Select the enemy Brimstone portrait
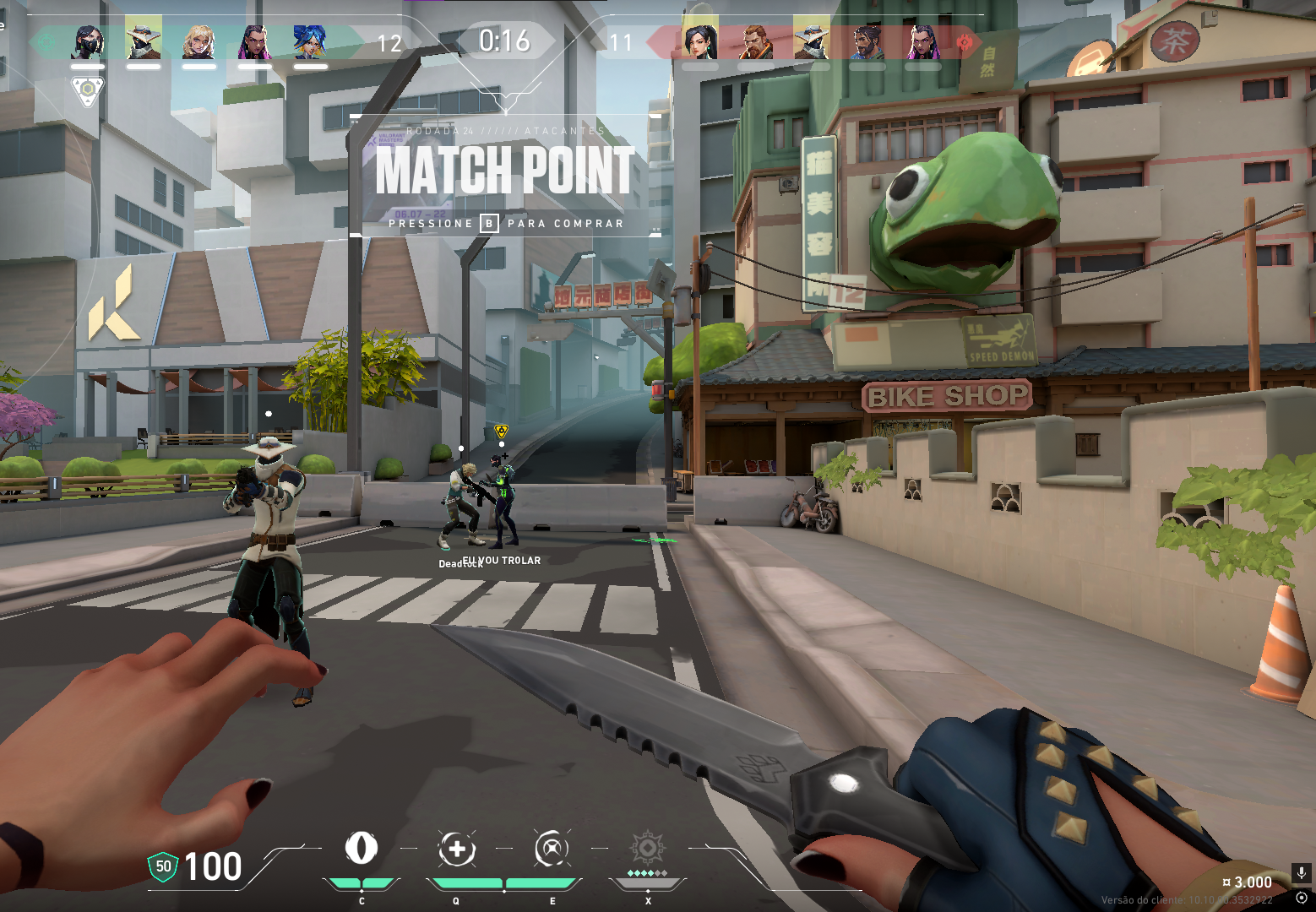This screenshot has height=912, width=1316. [756, 41]
